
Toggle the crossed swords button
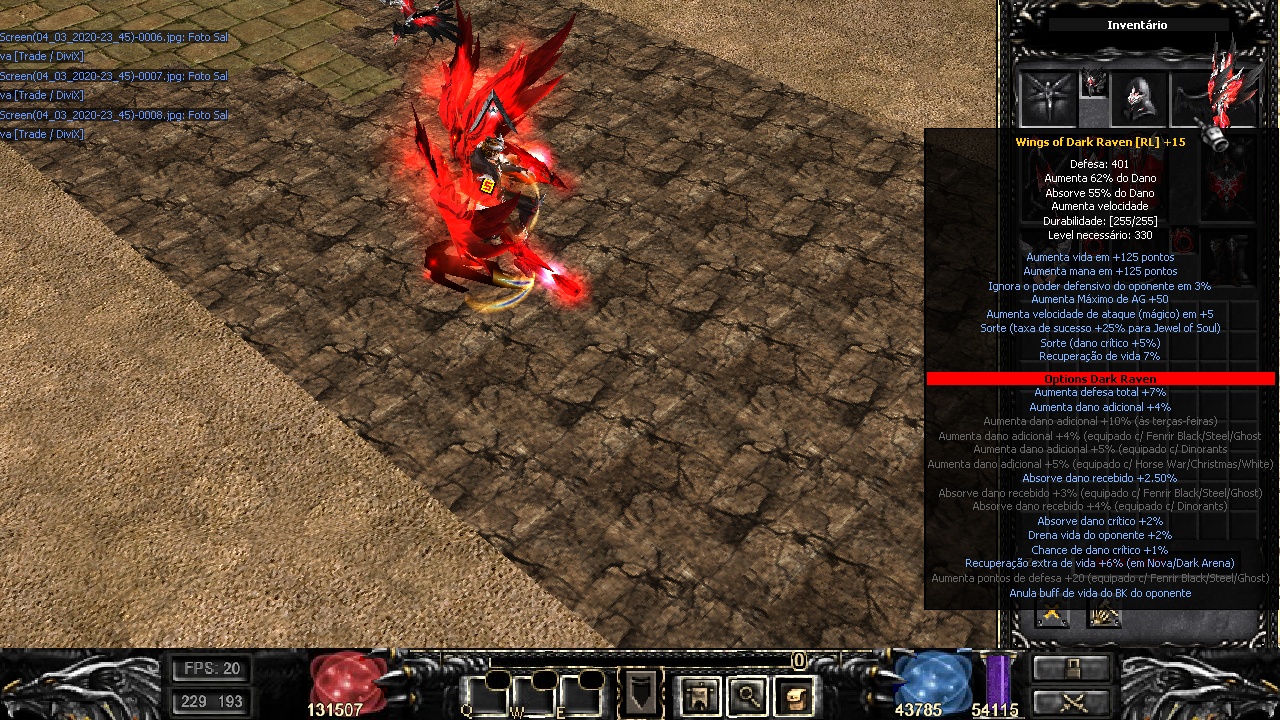coord(1072,701)
